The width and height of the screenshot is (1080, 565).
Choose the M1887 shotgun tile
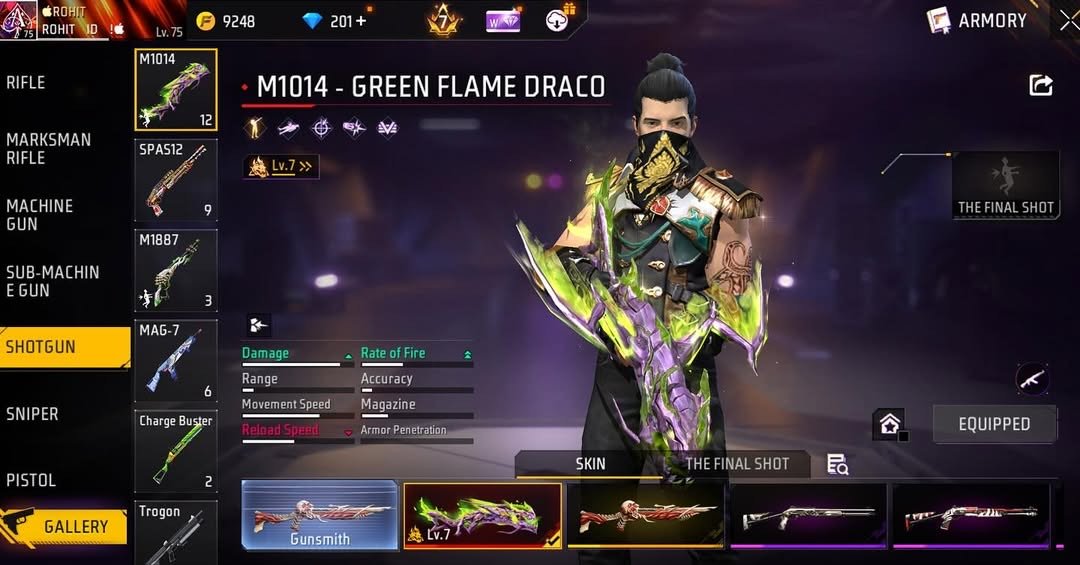point(176,270)
